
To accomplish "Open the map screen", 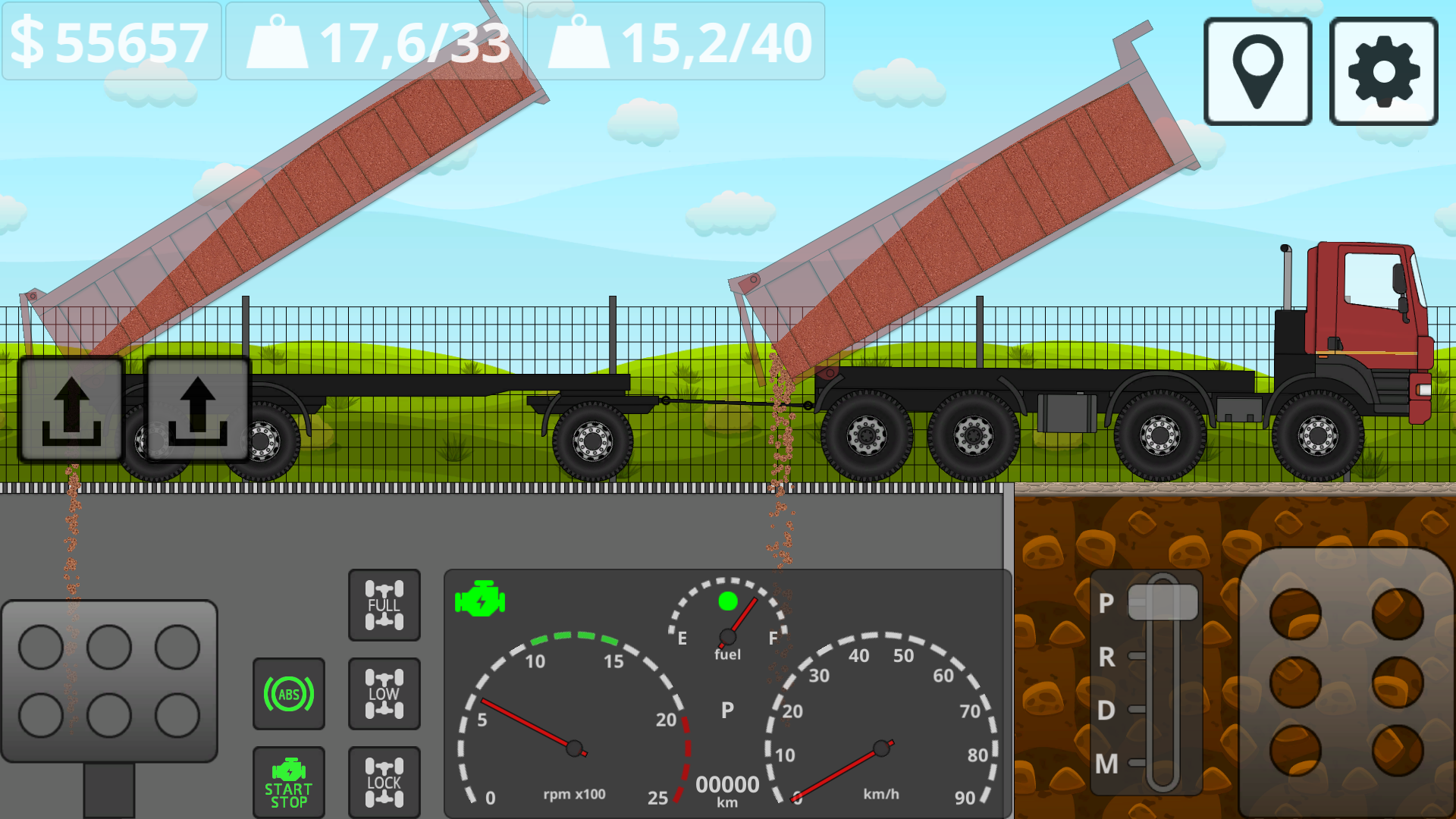I will [1257, 71].
